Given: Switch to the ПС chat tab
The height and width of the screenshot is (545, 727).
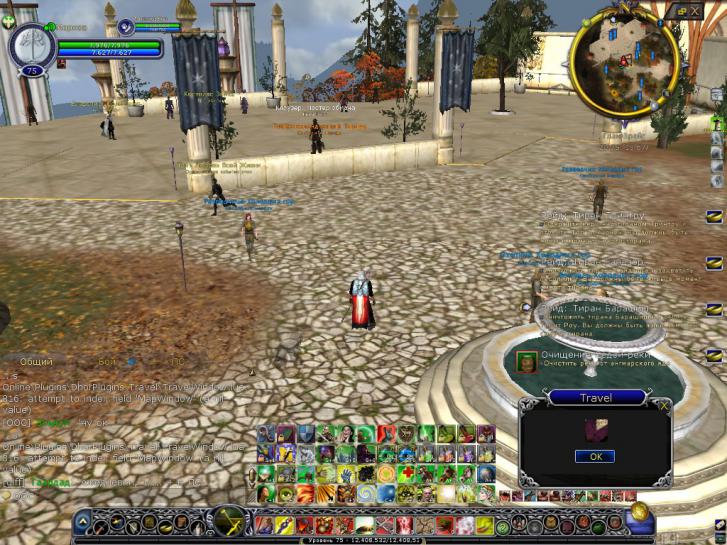Looking at the screenshot, I should pyautogui.click(x=177, y=361).
